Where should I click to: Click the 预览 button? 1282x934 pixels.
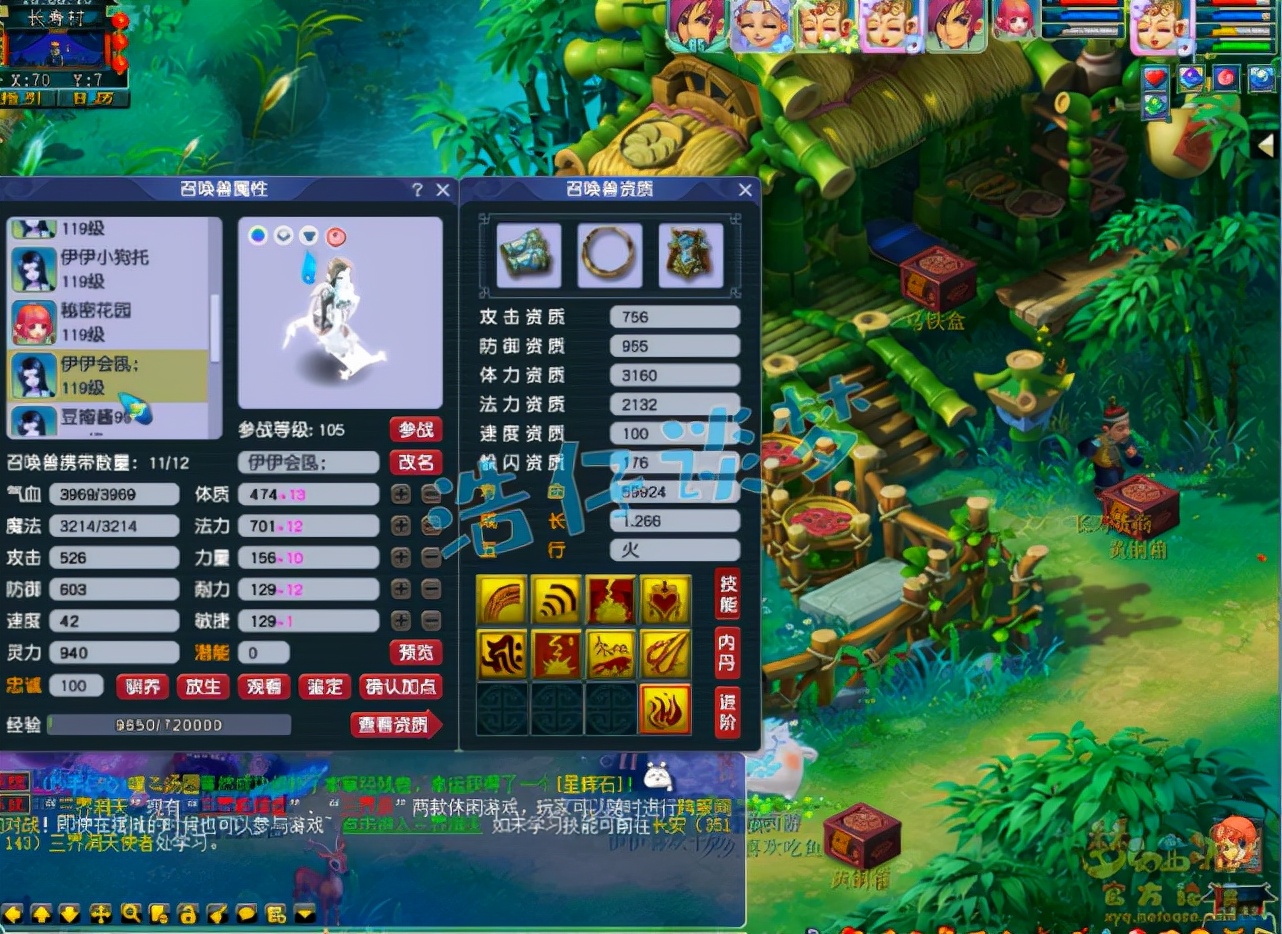[x=416, y=653]
